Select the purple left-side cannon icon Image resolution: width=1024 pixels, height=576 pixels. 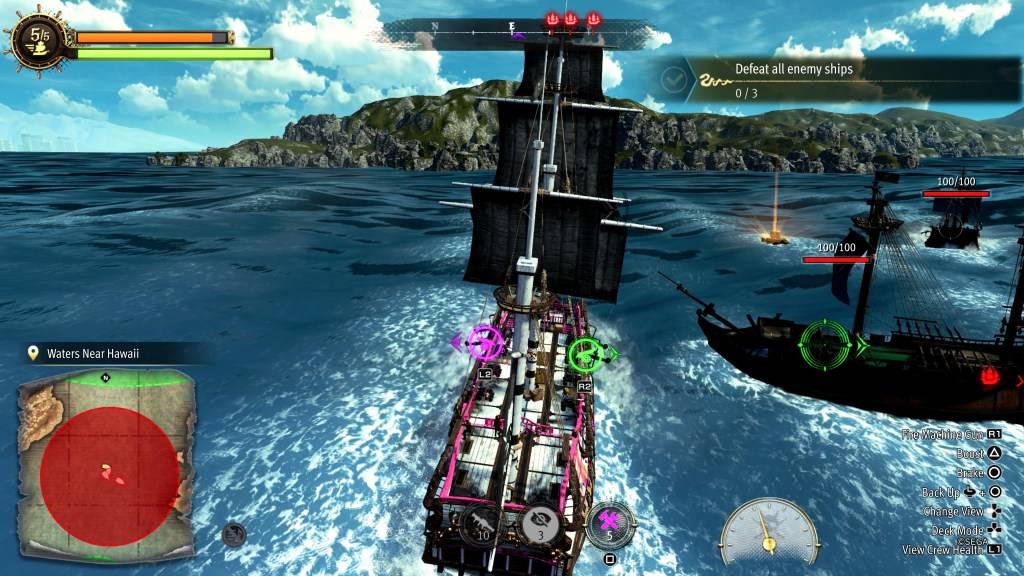pos(485,343)
